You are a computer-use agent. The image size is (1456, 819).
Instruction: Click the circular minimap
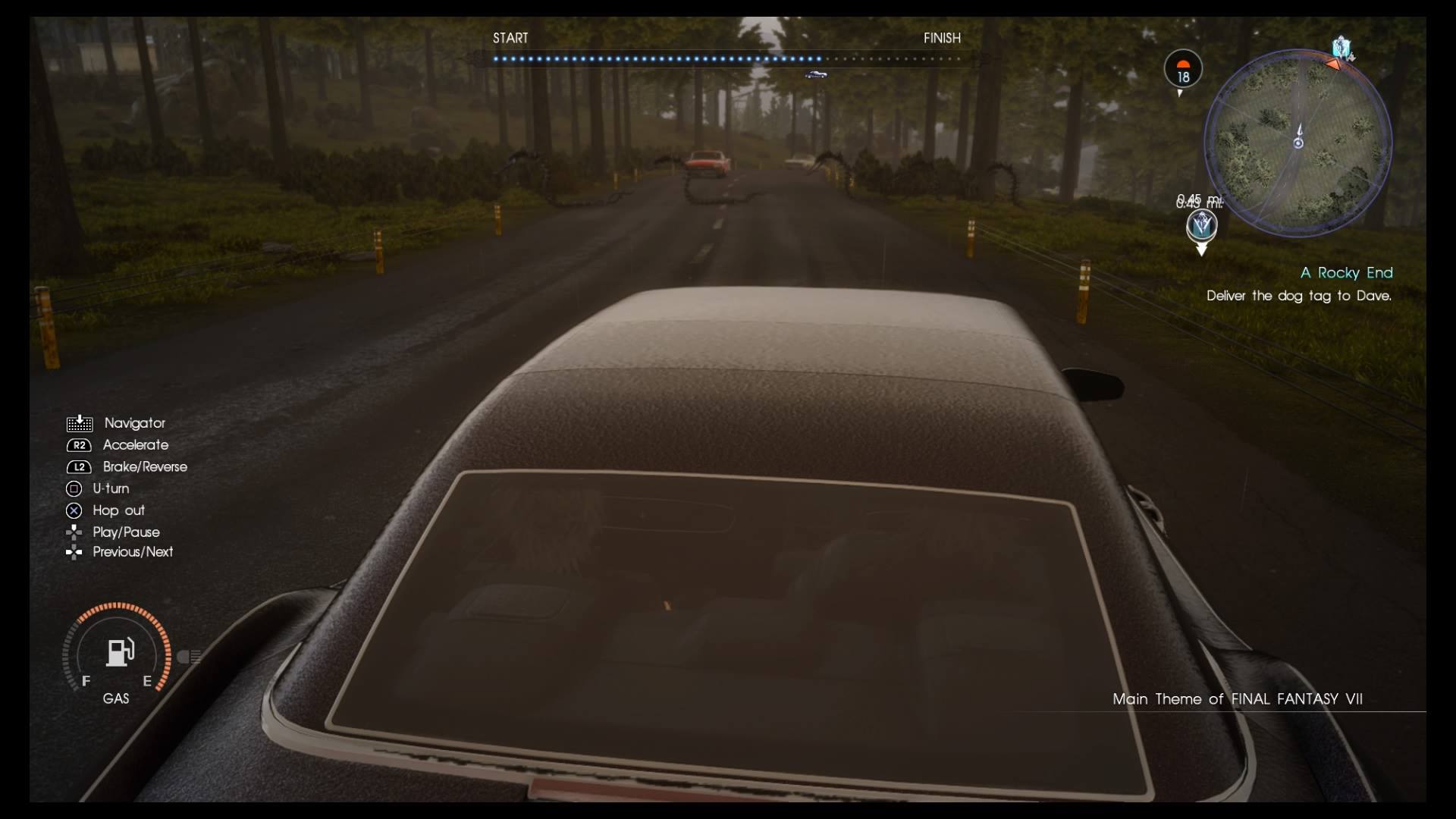pyautogui.click(x=1298, y=143)
